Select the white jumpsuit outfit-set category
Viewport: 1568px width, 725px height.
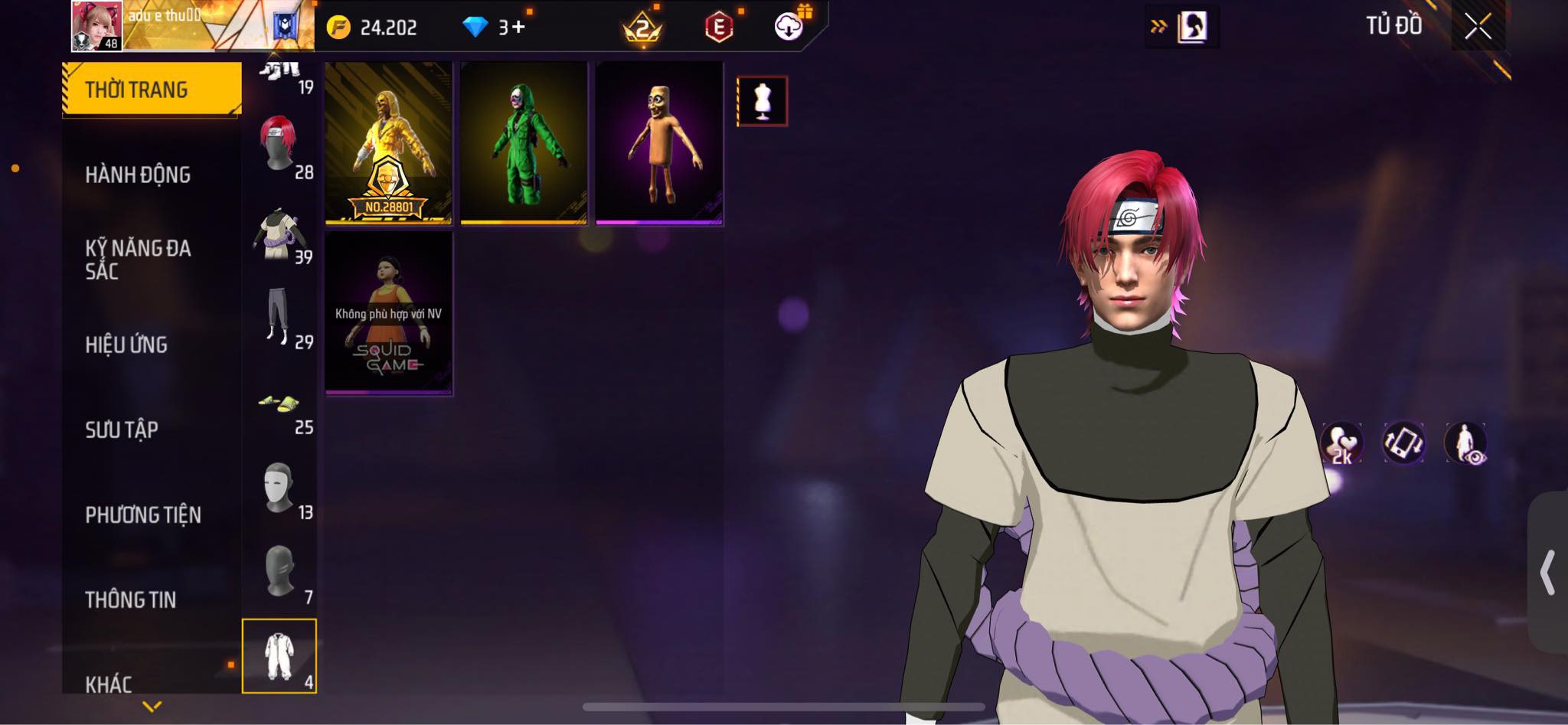coord(279,656)
